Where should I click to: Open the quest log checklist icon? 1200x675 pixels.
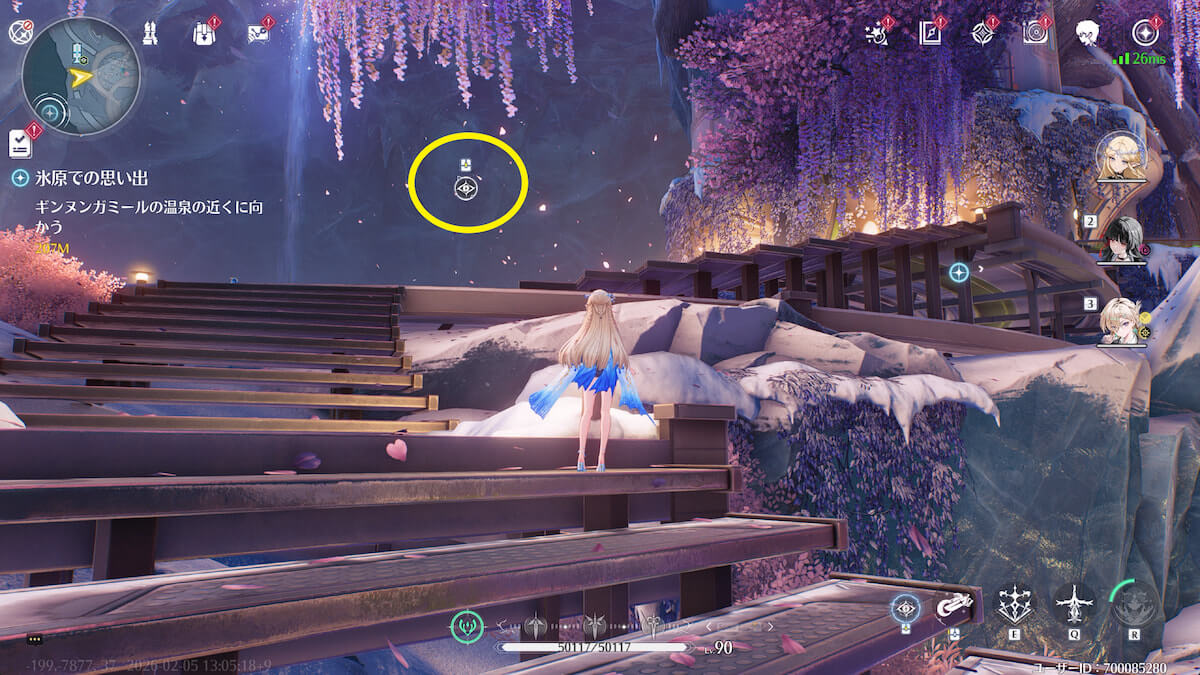click(x=21, y=143)
